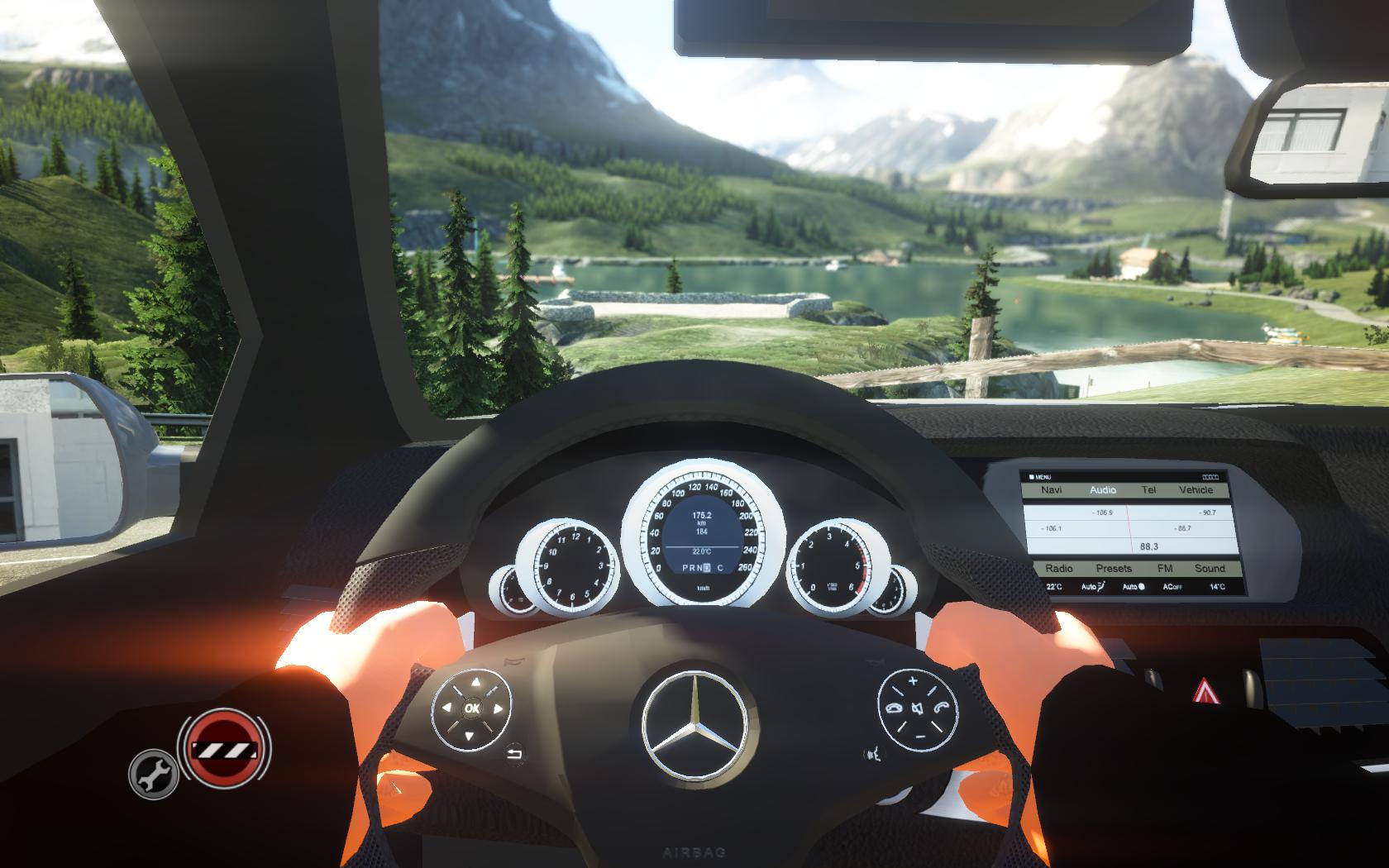This screenshot has width=1389, height=868.
Task: Click the wrench repair icon
Action: point(154,774)
